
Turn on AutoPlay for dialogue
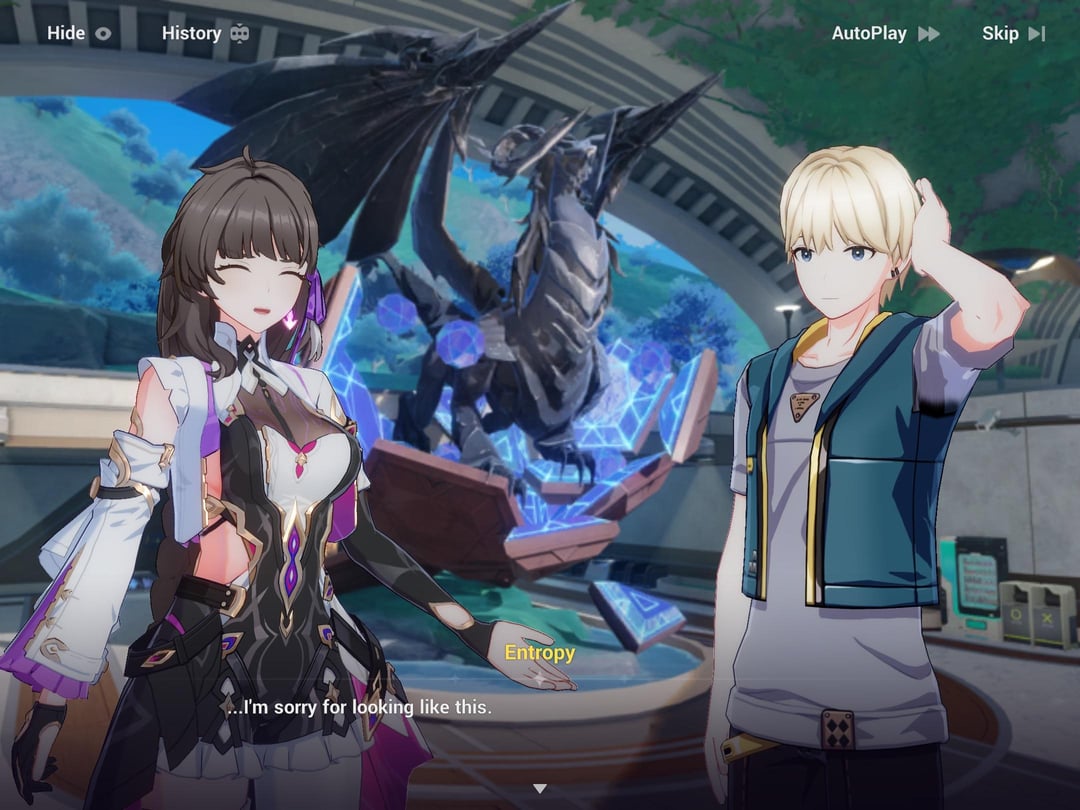(x=885, y=33)
